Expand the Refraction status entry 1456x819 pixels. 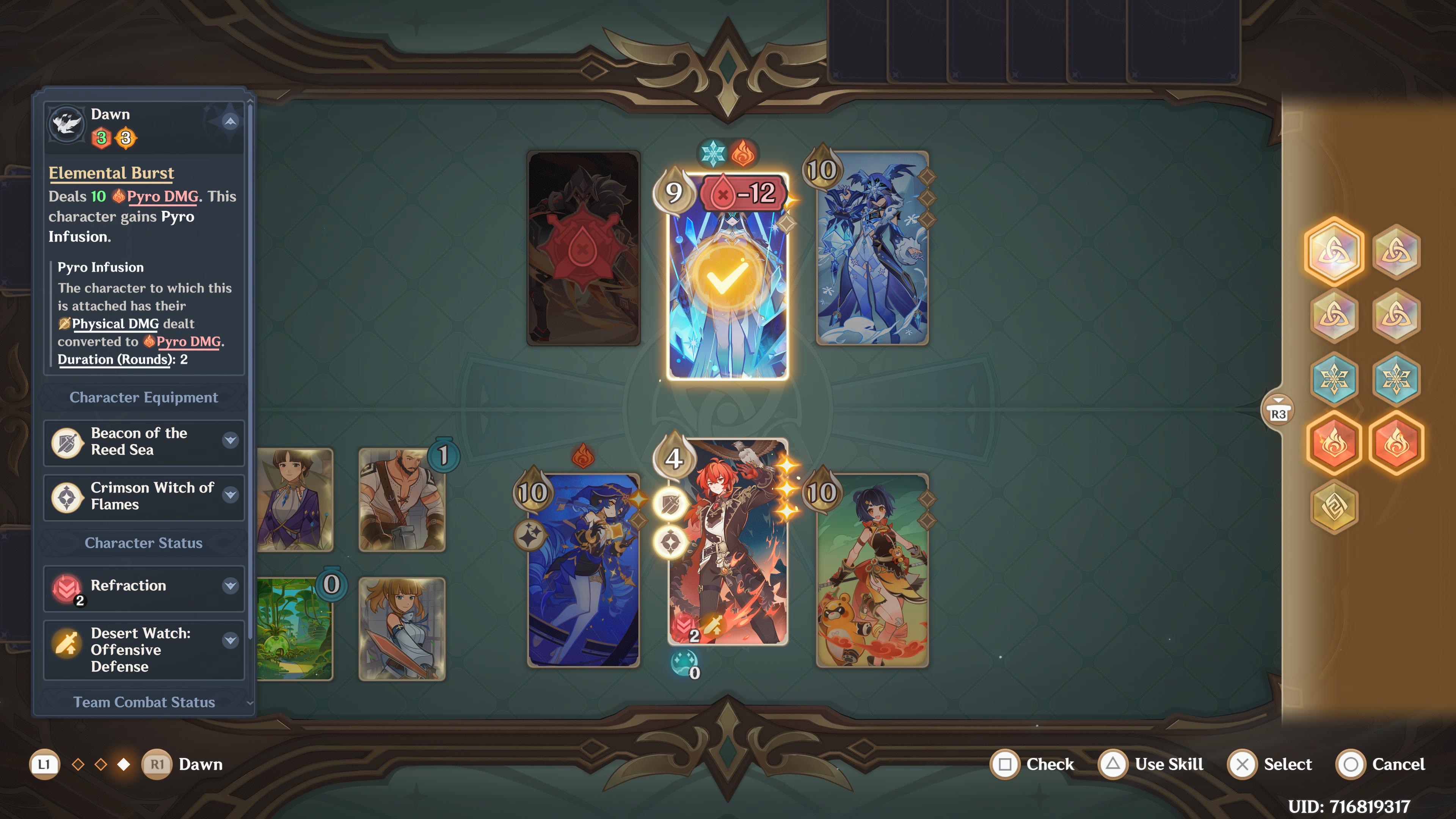[x=230, y=586]
